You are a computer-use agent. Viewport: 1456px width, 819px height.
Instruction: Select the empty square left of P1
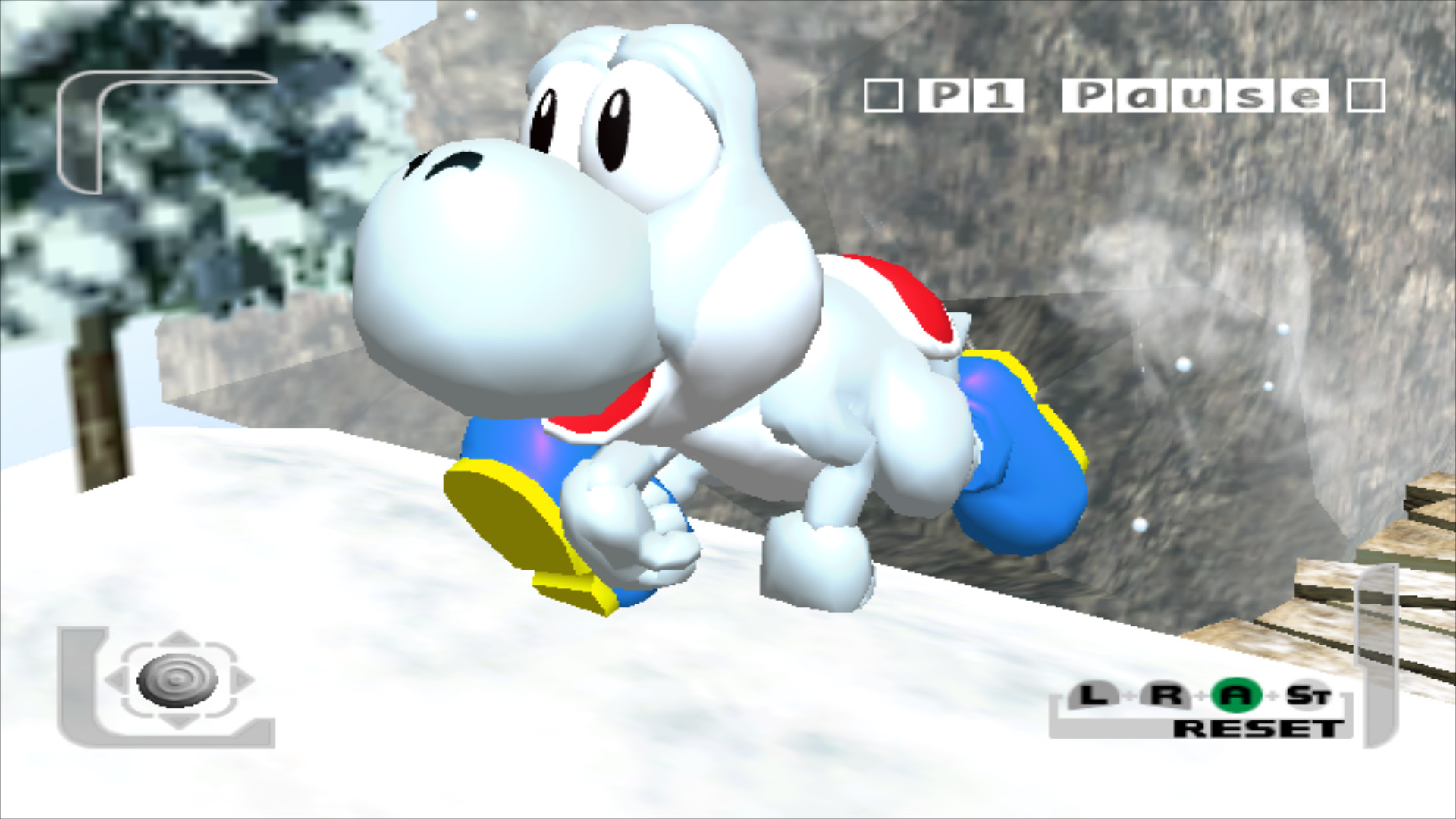pos(883,96)
